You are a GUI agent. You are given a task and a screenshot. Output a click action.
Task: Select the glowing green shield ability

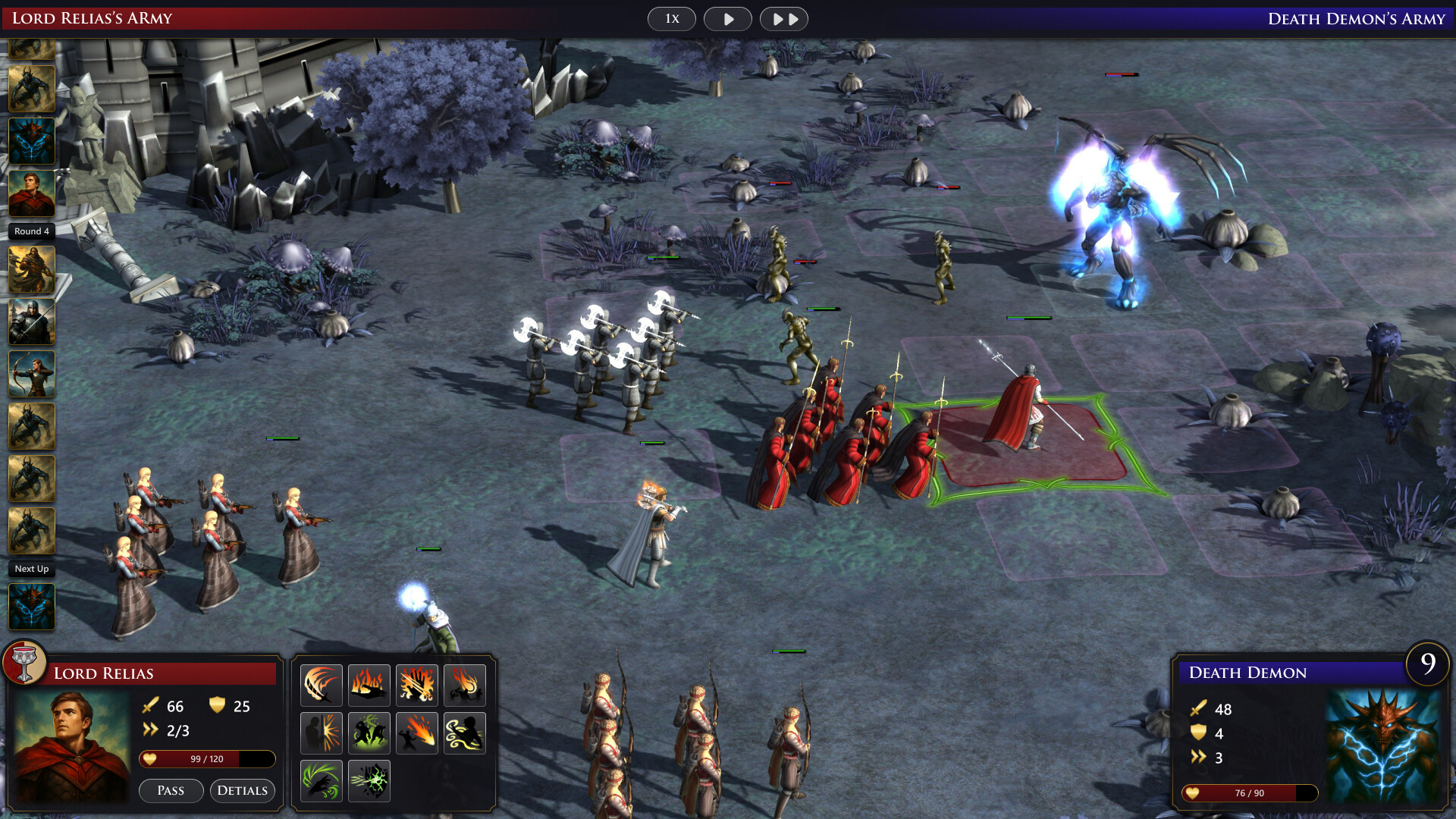click(369, 780)
